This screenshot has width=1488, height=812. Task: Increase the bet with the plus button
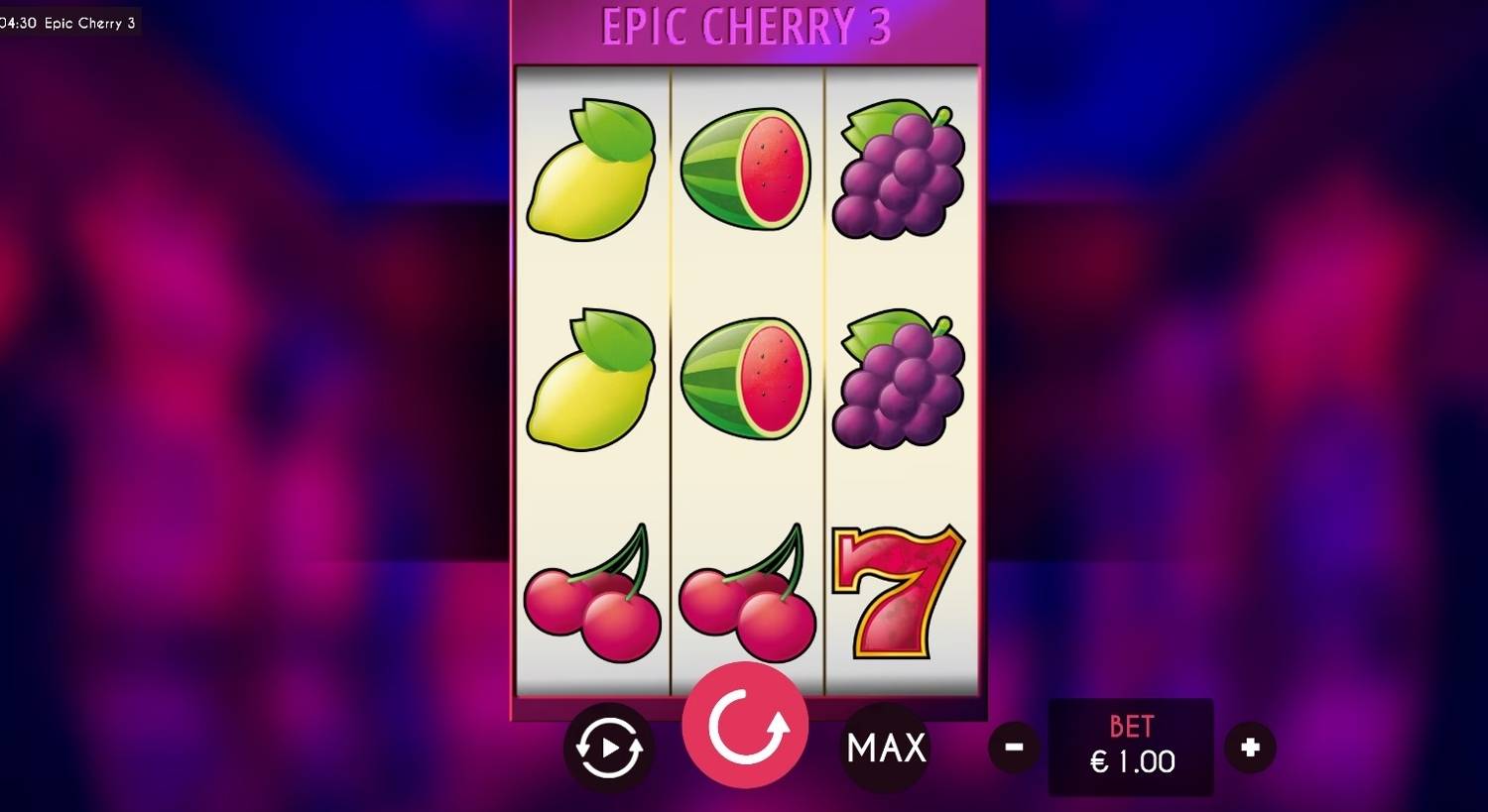point(1251,747)
